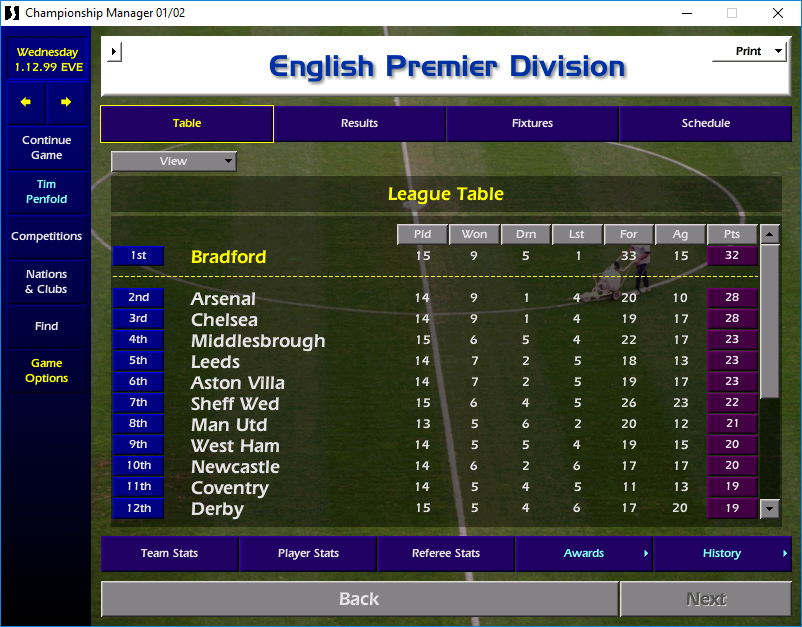Open the Awards submenu
Viewport: 802px width, 627px height.
pos(584,554)
